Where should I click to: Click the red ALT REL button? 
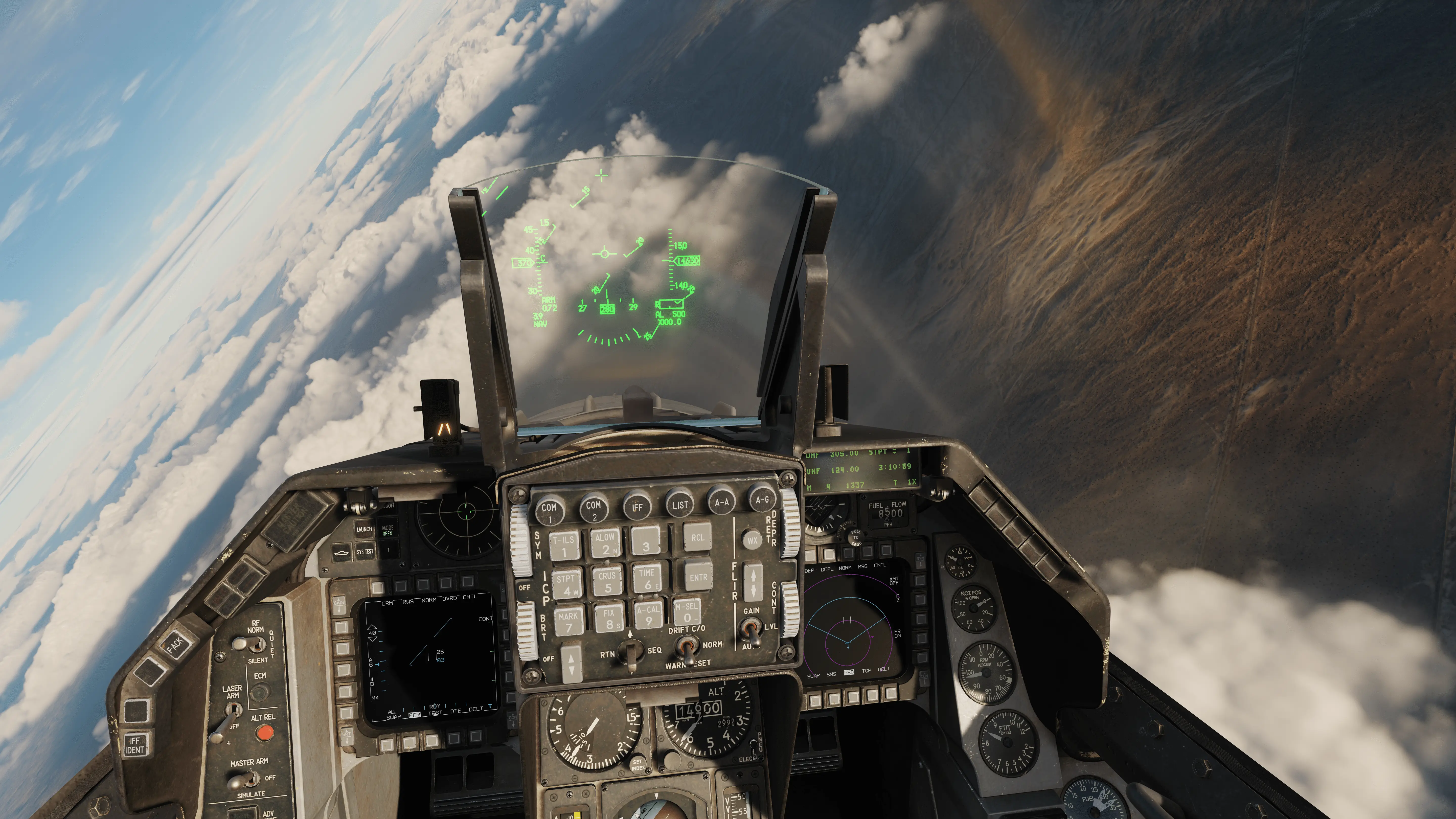pyautogui.click(x=263, y=733)
